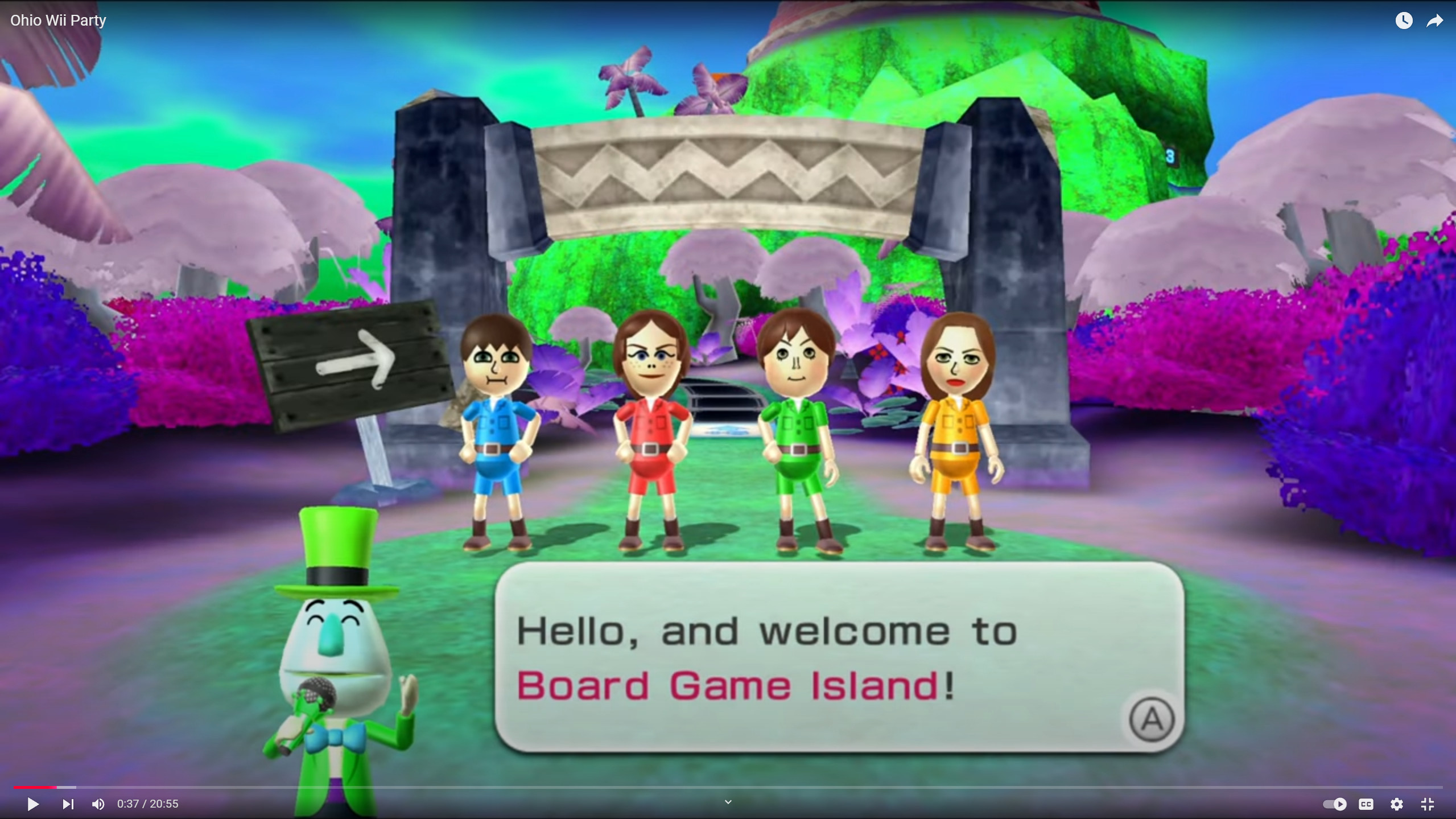Click the next video button

68,804
